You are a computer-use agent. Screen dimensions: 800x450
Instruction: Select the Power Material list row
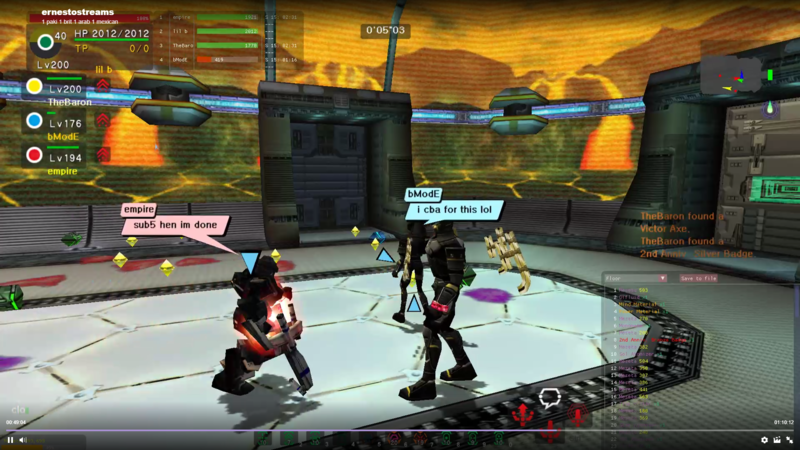tap(640, 310)
